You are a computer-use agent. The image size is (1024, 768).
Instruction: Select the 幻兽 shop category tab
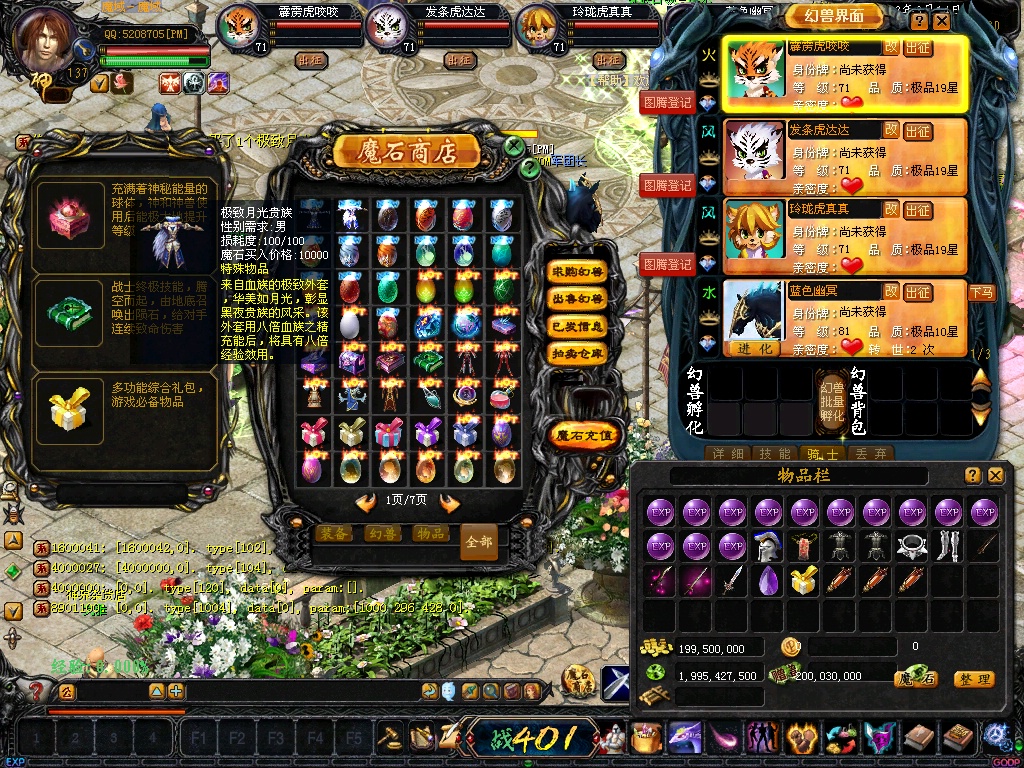[x=381, y=534]
